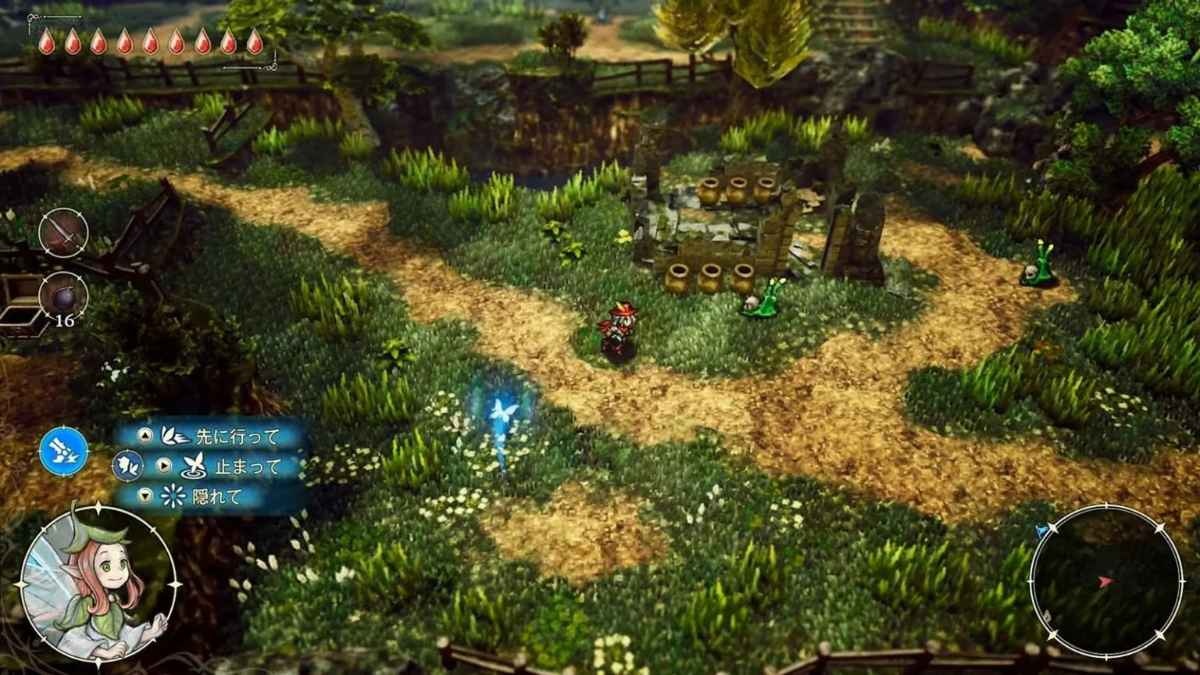
Task: Open the circular minimap
Action: point(1106,581)
